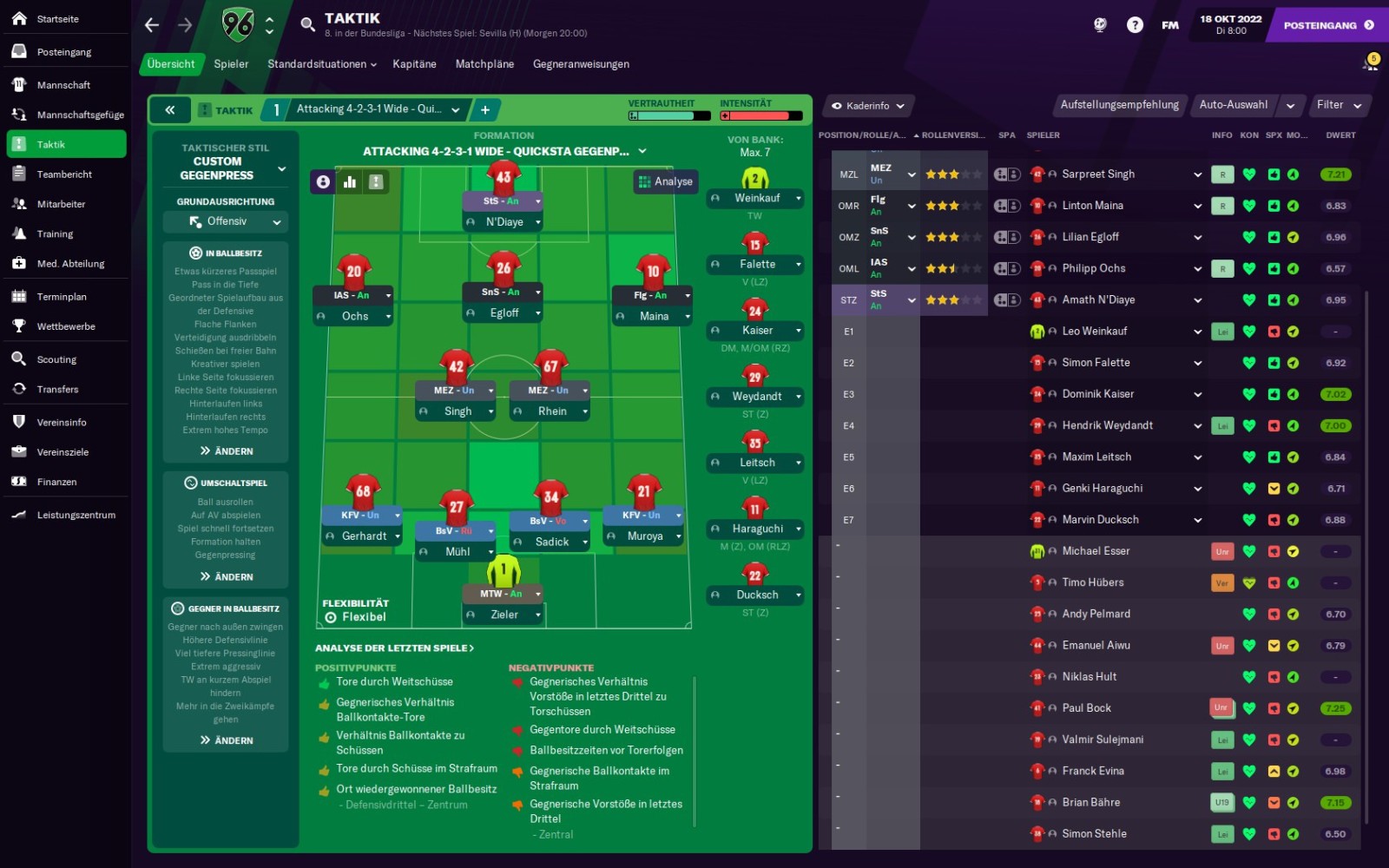Open the Finanzen page
Image resolution: width=1389 pixels, height=868 pixels.
point(56,483)
